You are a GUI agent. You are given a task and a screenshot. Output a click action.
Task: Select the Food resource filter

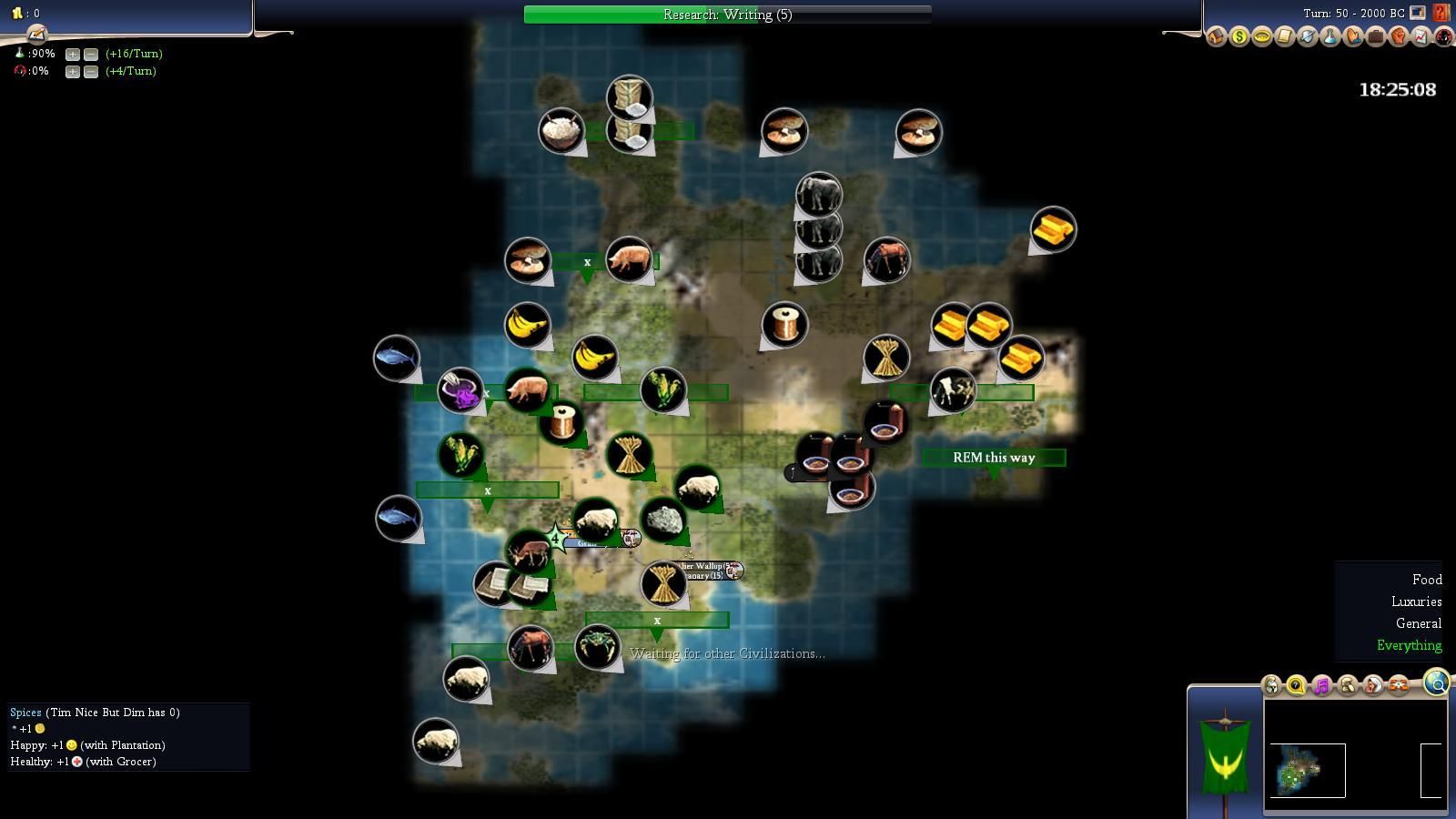[1426, 580]
